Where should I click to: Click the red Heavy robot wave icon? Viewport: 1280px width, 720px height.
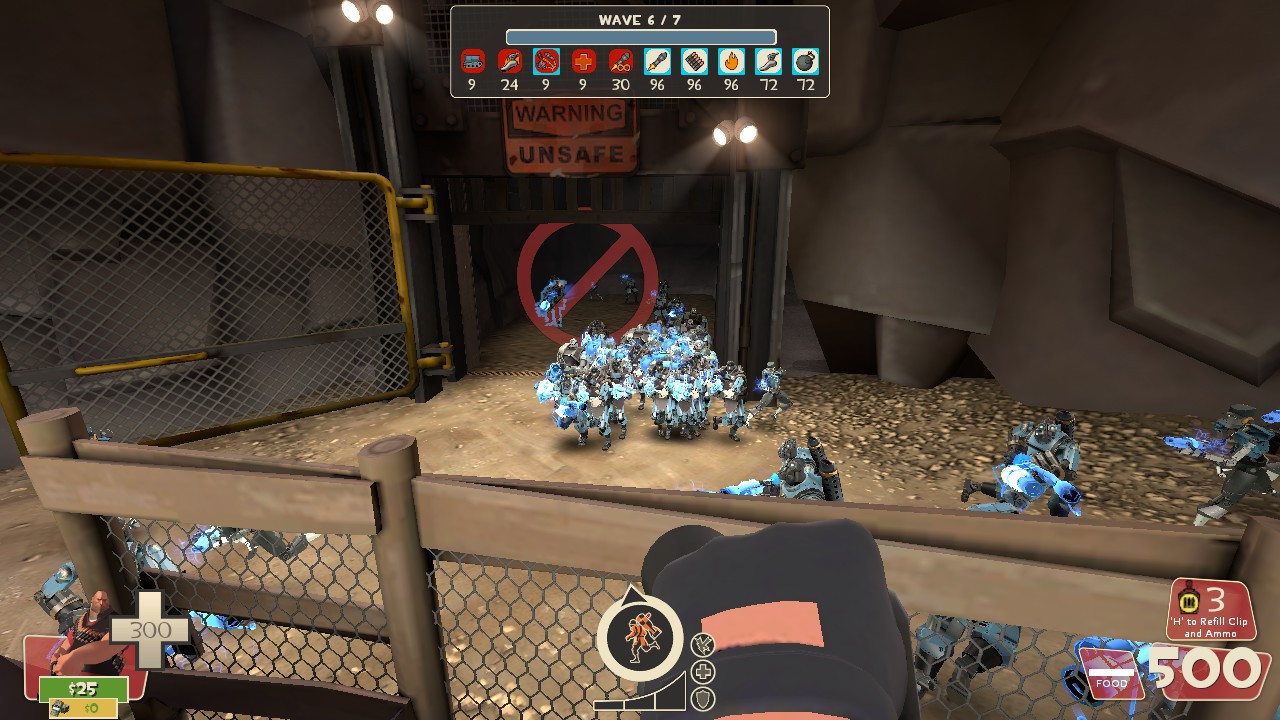coord(509,62)
